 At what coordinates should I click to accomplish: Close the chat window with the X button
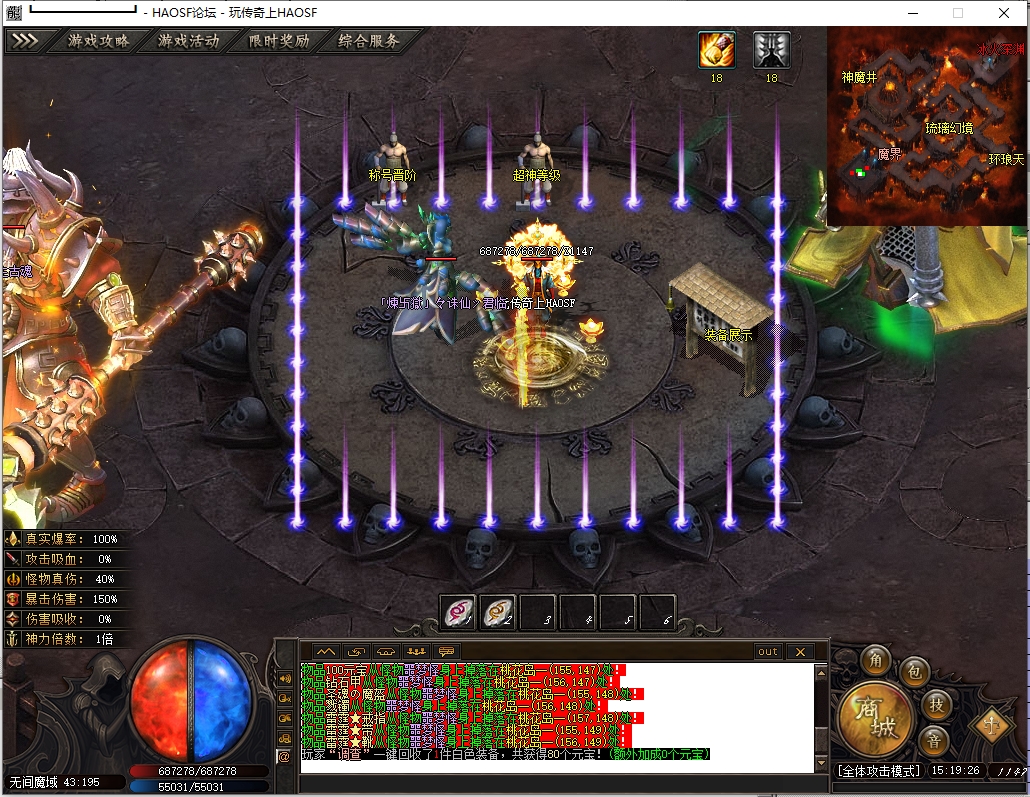(x=799, y=652)
